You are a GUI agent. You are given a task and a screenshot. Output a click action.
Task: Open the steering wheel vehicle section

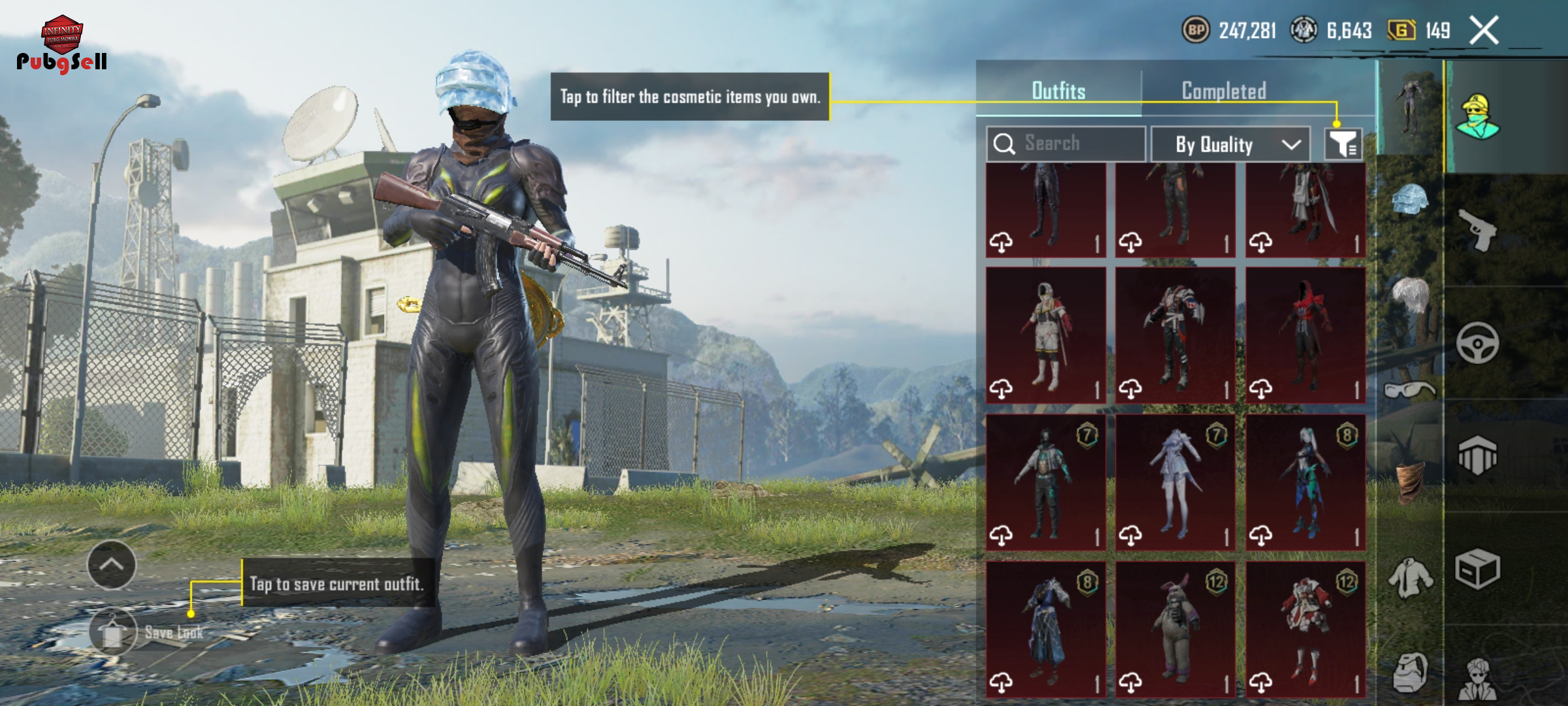1478,343
